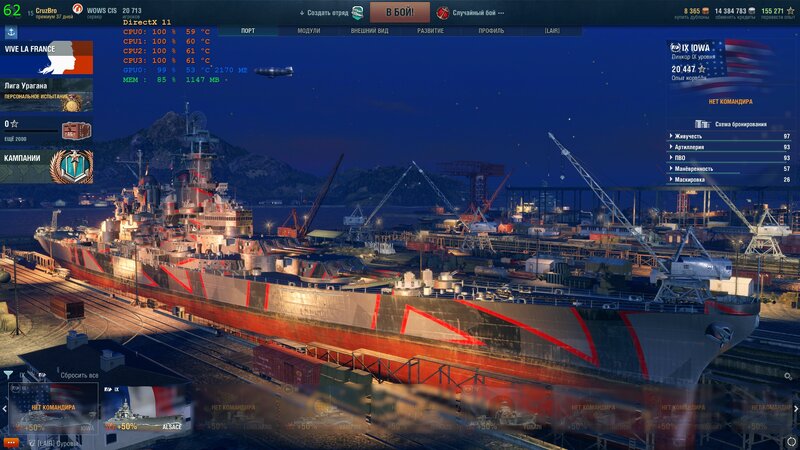Expand the Живучесть survivability stats
800x450 pixels.
pos(730,136)
